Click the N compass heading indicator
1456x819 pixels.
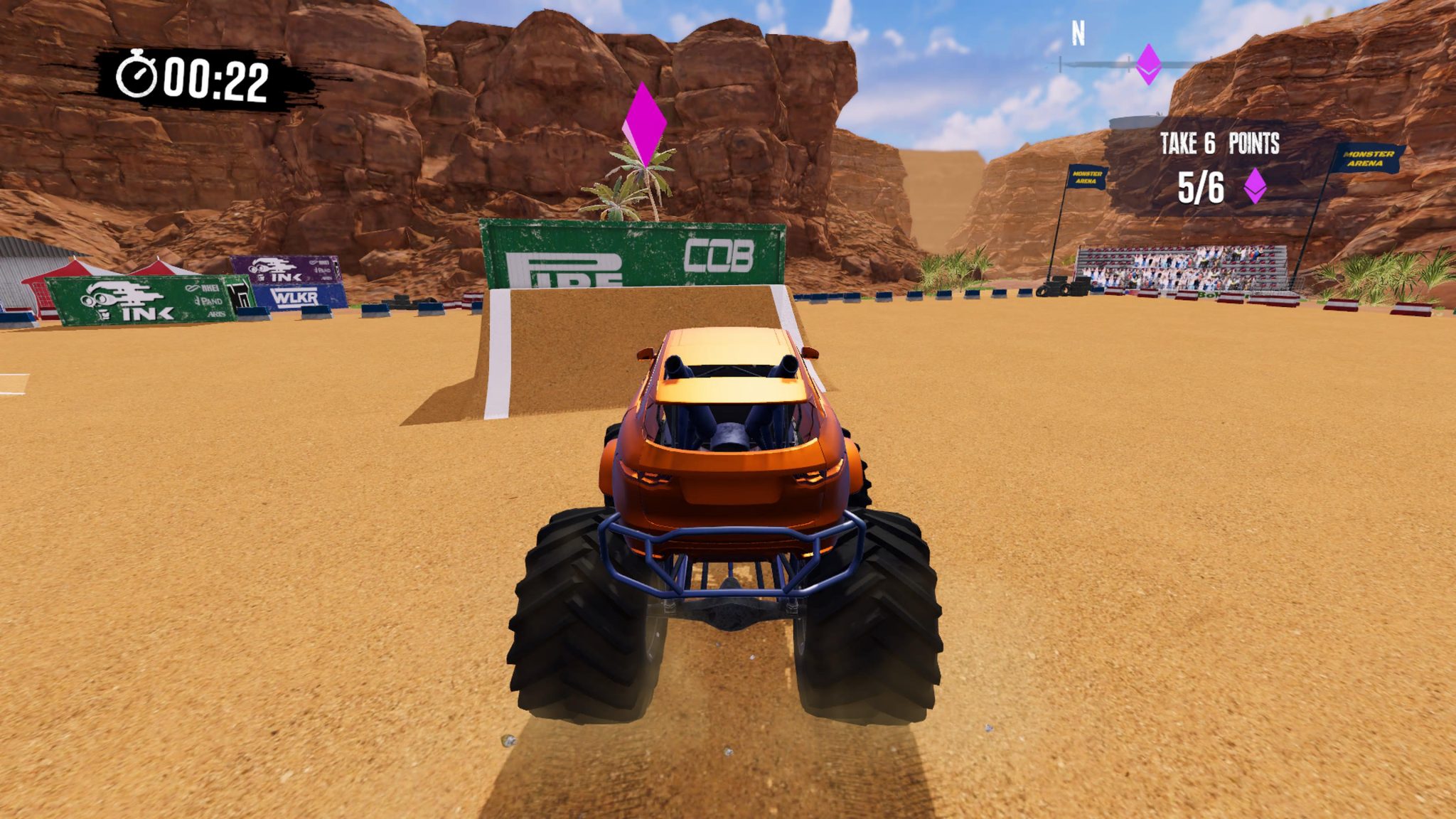(x=1077, y=31)
